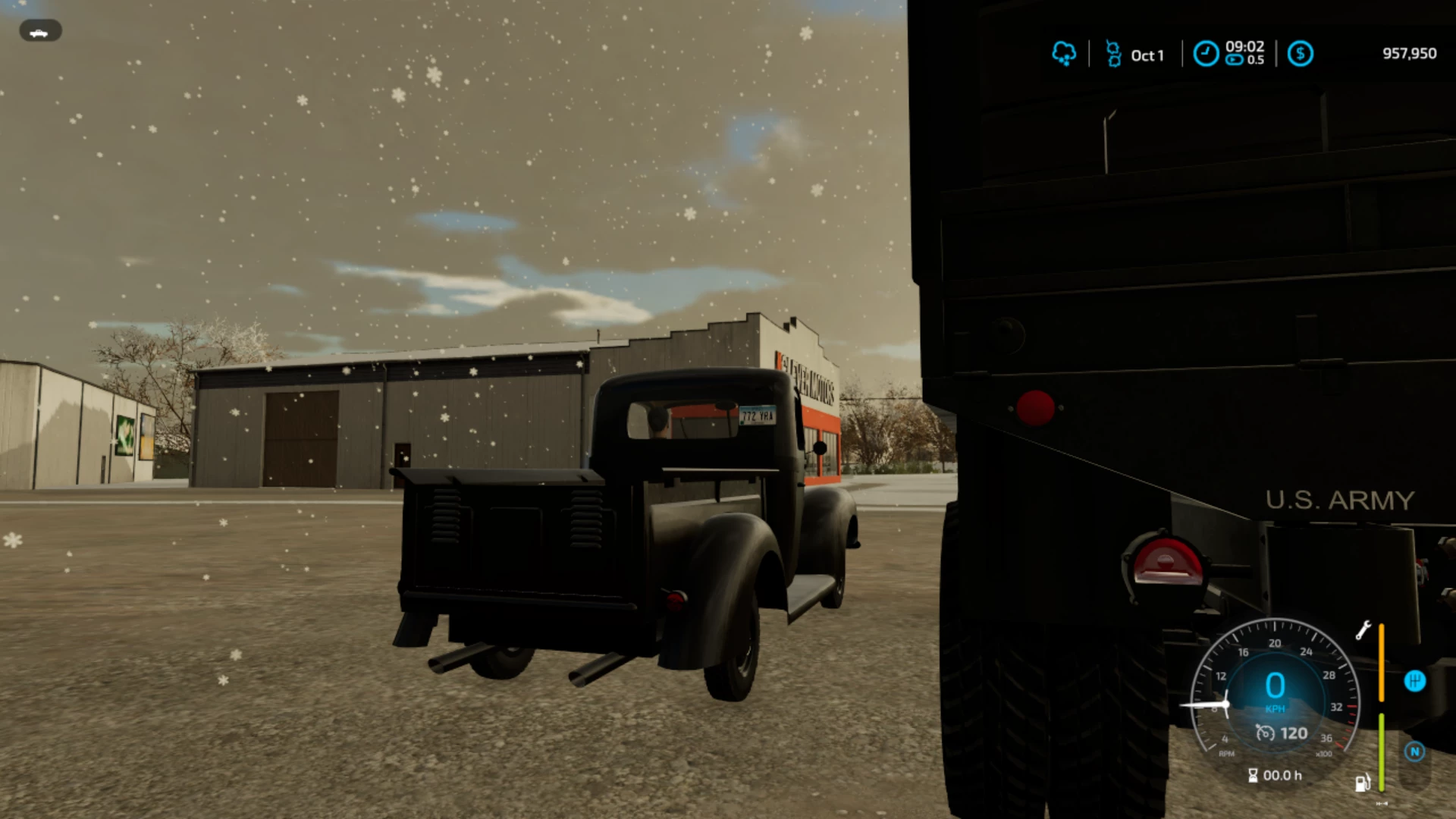Click the cruise control 120 icon

[1265, 733]
